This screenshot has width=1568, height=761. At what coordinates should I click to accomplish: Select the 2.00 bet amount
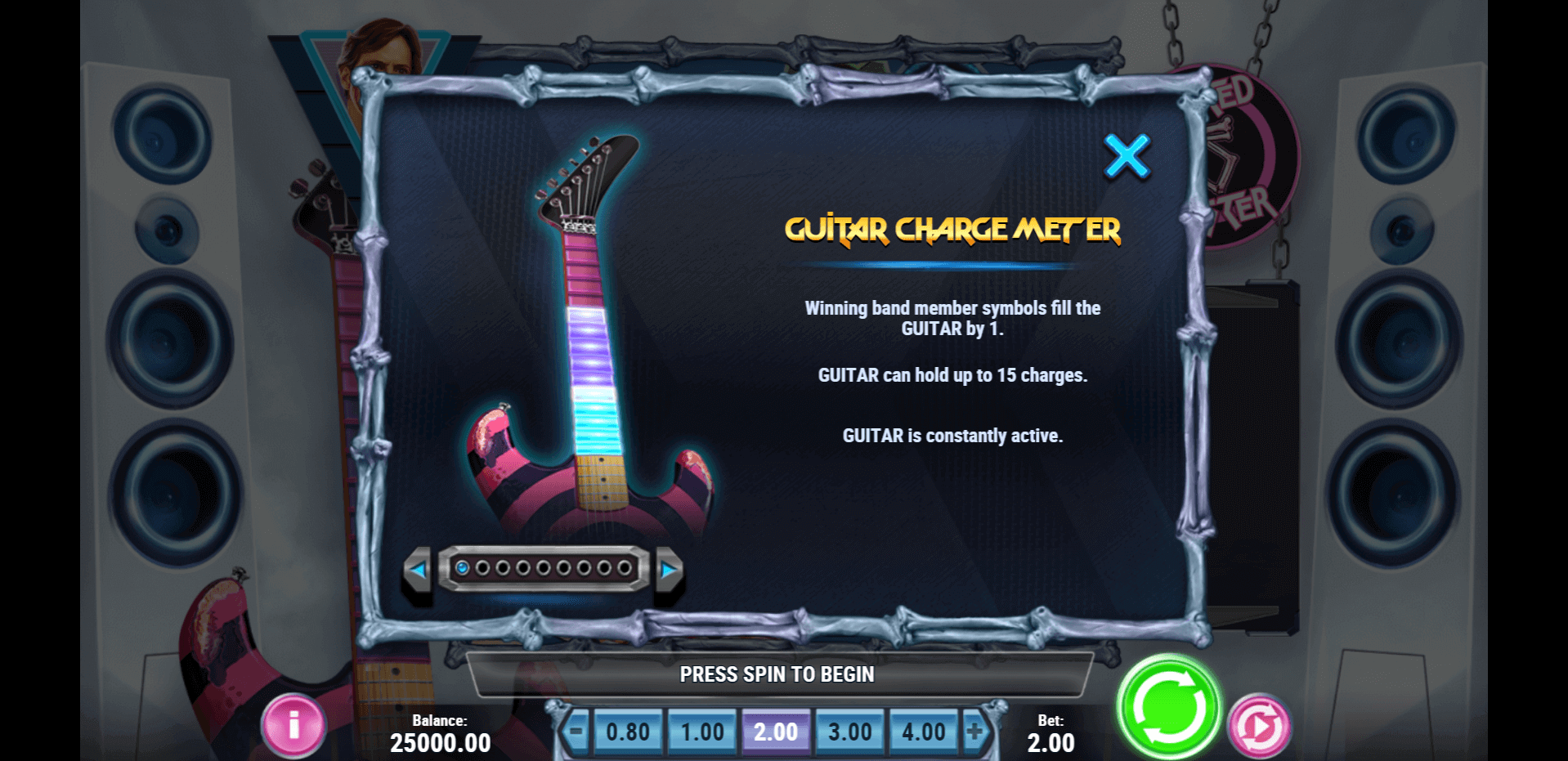[x=776, y=732]
